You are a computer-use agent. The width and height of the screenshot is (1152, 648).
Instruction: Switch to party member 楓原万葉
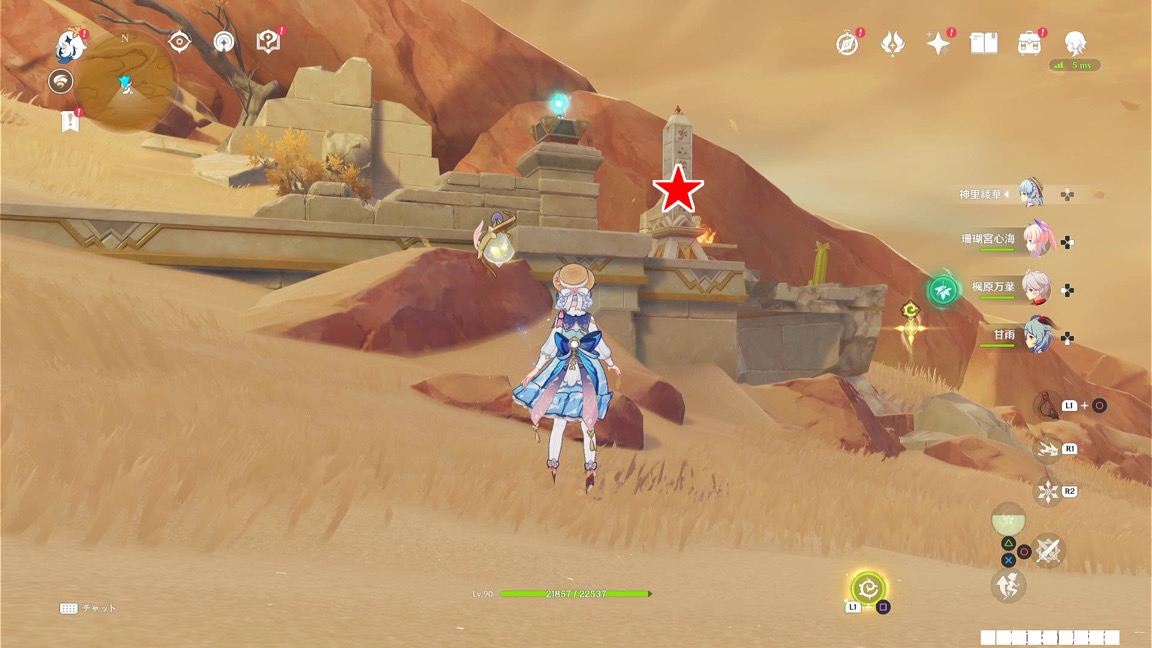point(1036,288)
